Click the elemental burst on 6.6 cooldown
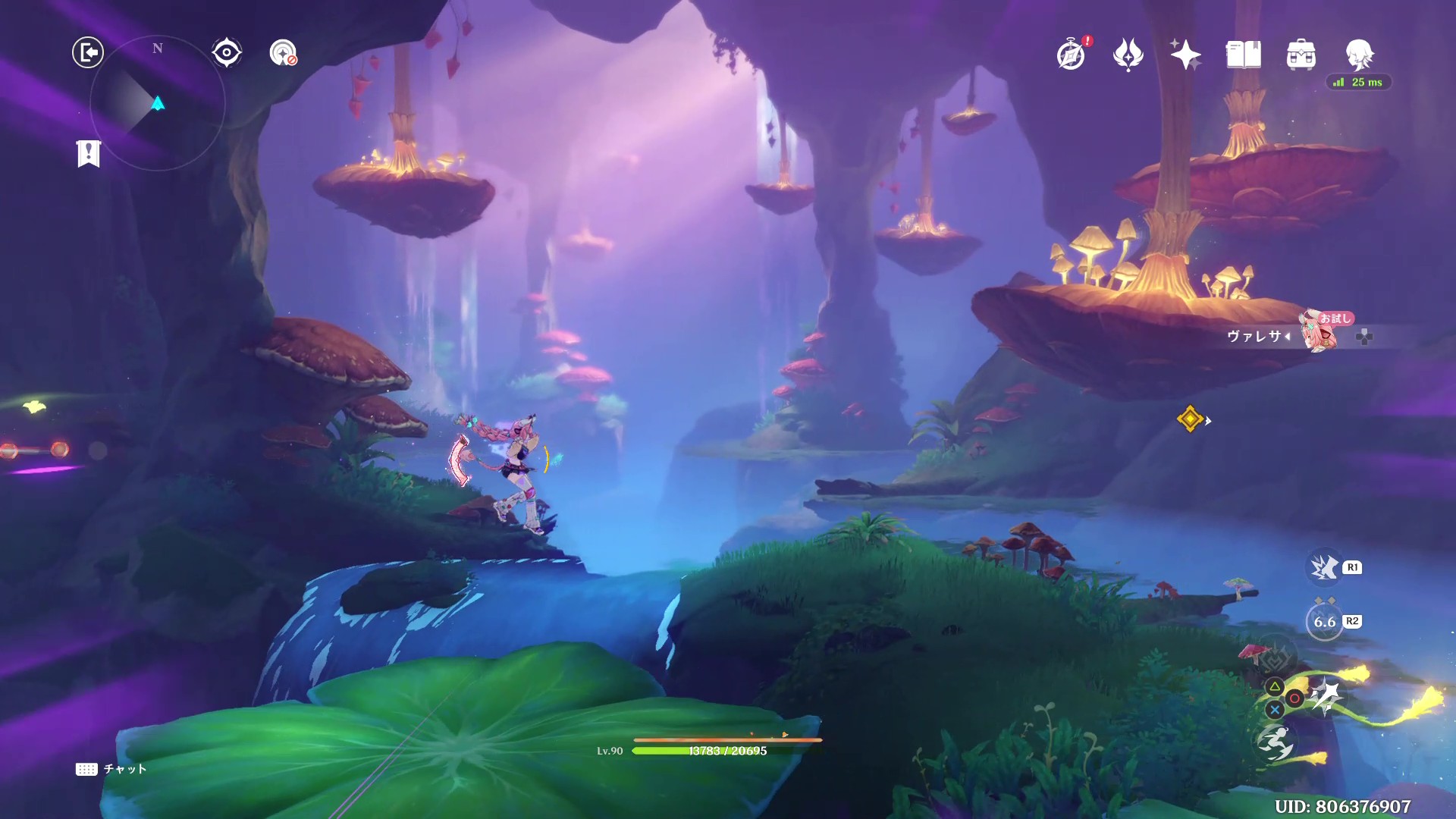 (x=1325, y=622)
